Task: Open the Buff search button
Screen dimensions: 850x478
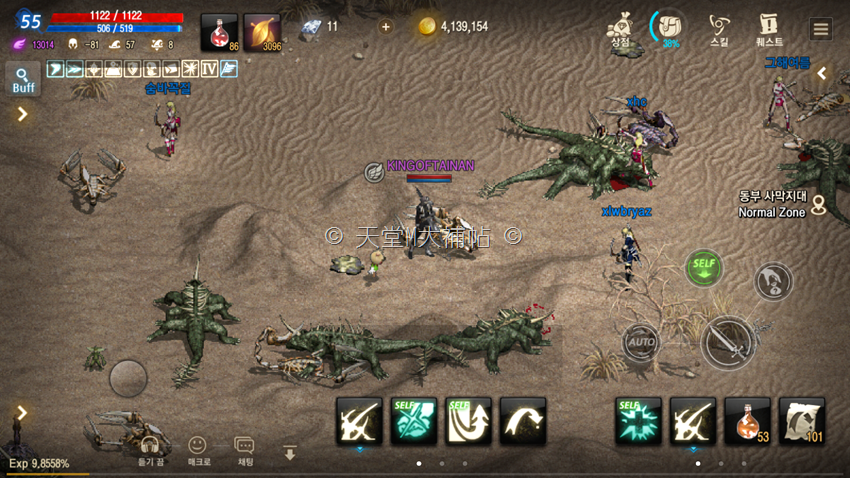Action: 23,79
